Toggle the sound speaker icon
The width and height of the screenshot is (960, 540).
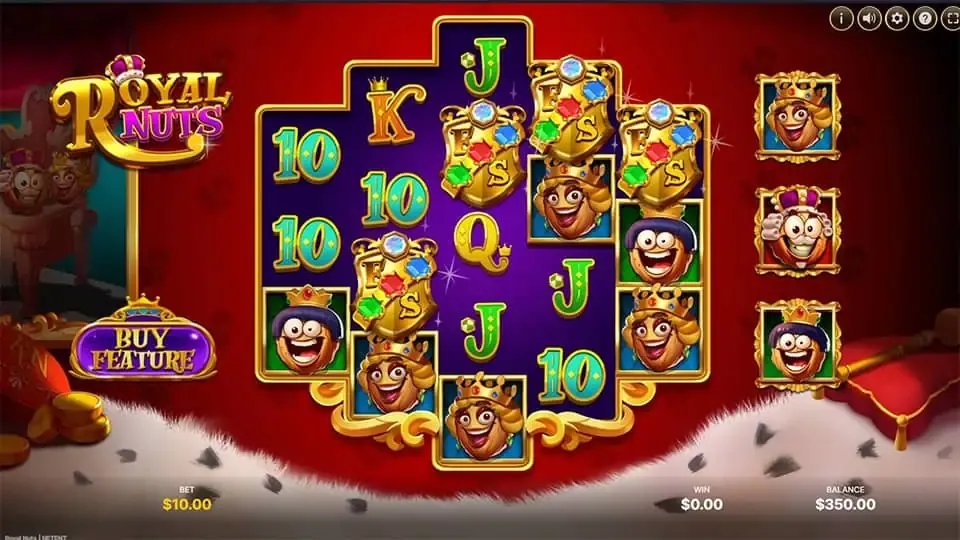(869, 17)
